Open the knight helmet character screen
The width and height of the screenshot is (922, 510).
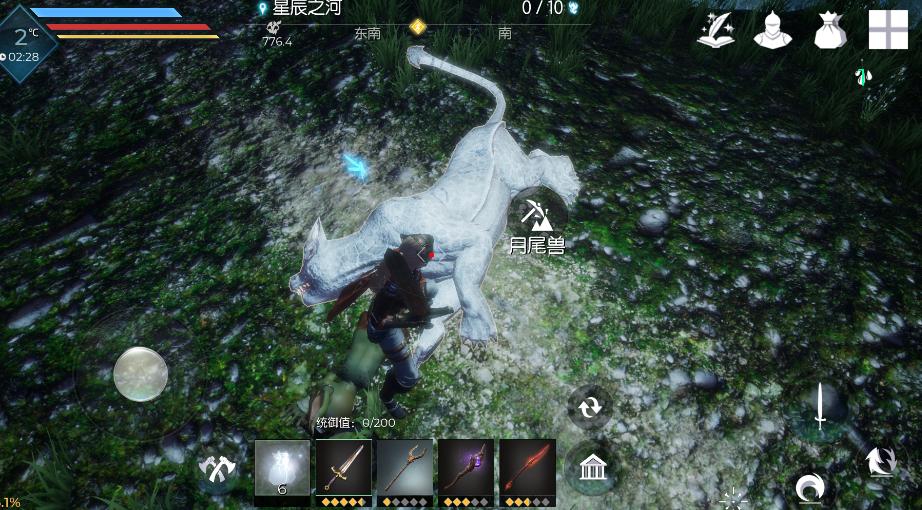772,30
